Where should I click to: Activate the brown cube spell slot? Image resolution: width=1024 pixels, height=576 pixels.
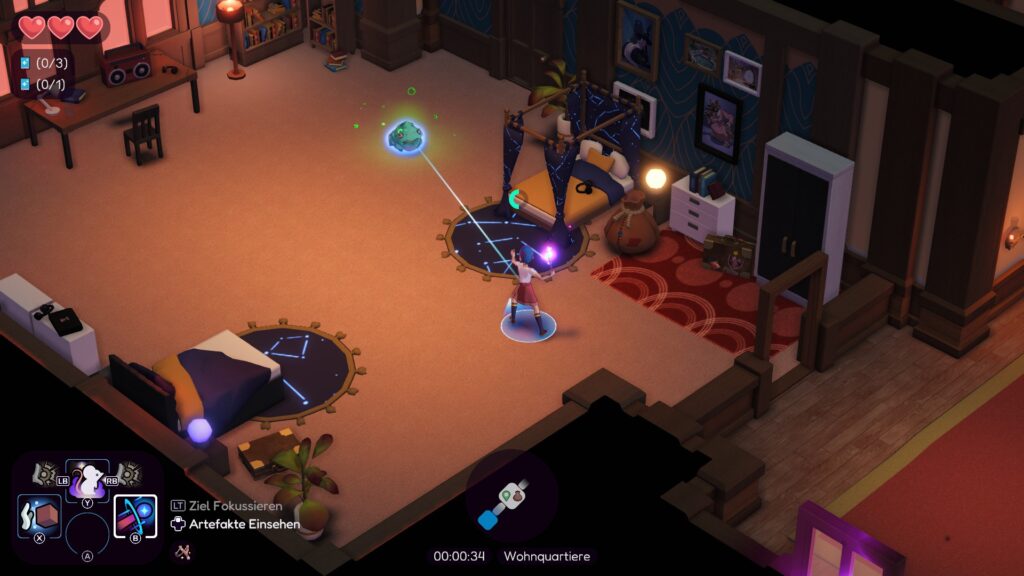click(x=40, y=516)
